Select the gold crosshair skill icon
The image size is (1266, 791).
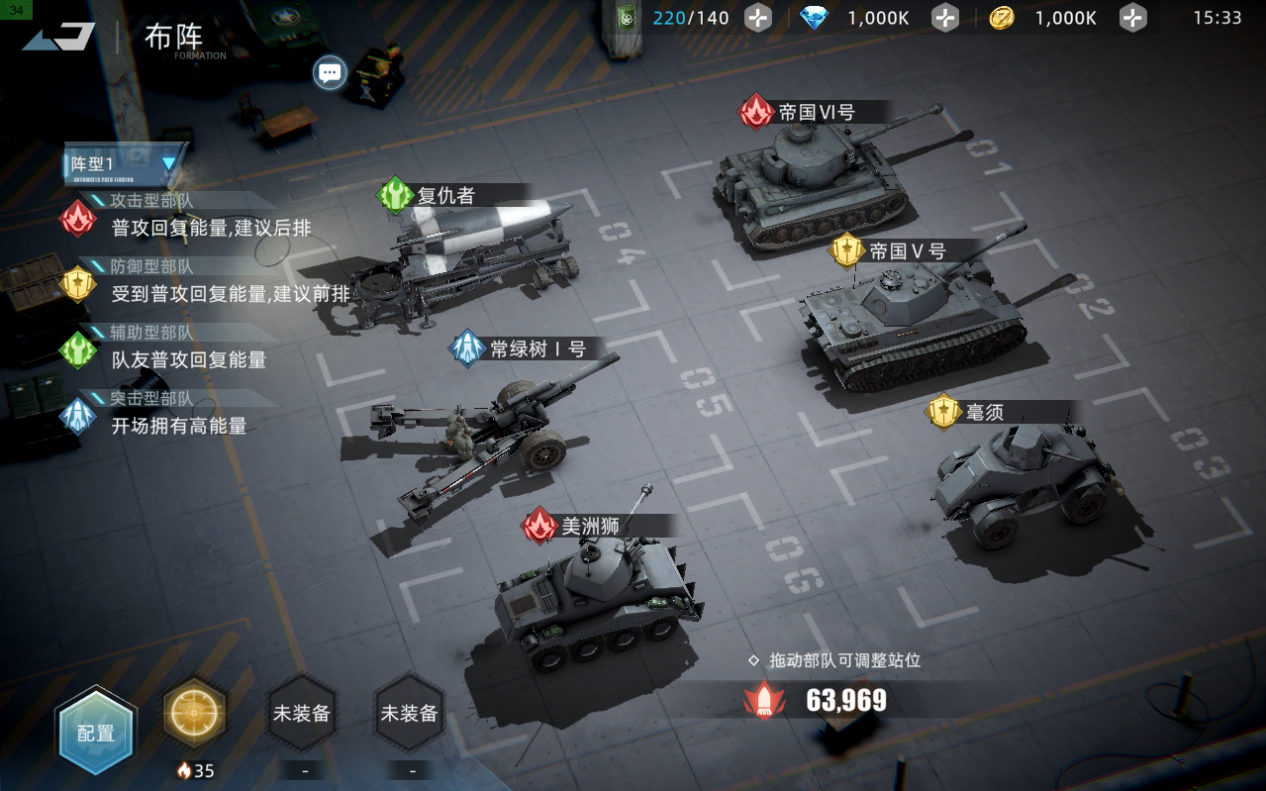click(x=194, y=715)
